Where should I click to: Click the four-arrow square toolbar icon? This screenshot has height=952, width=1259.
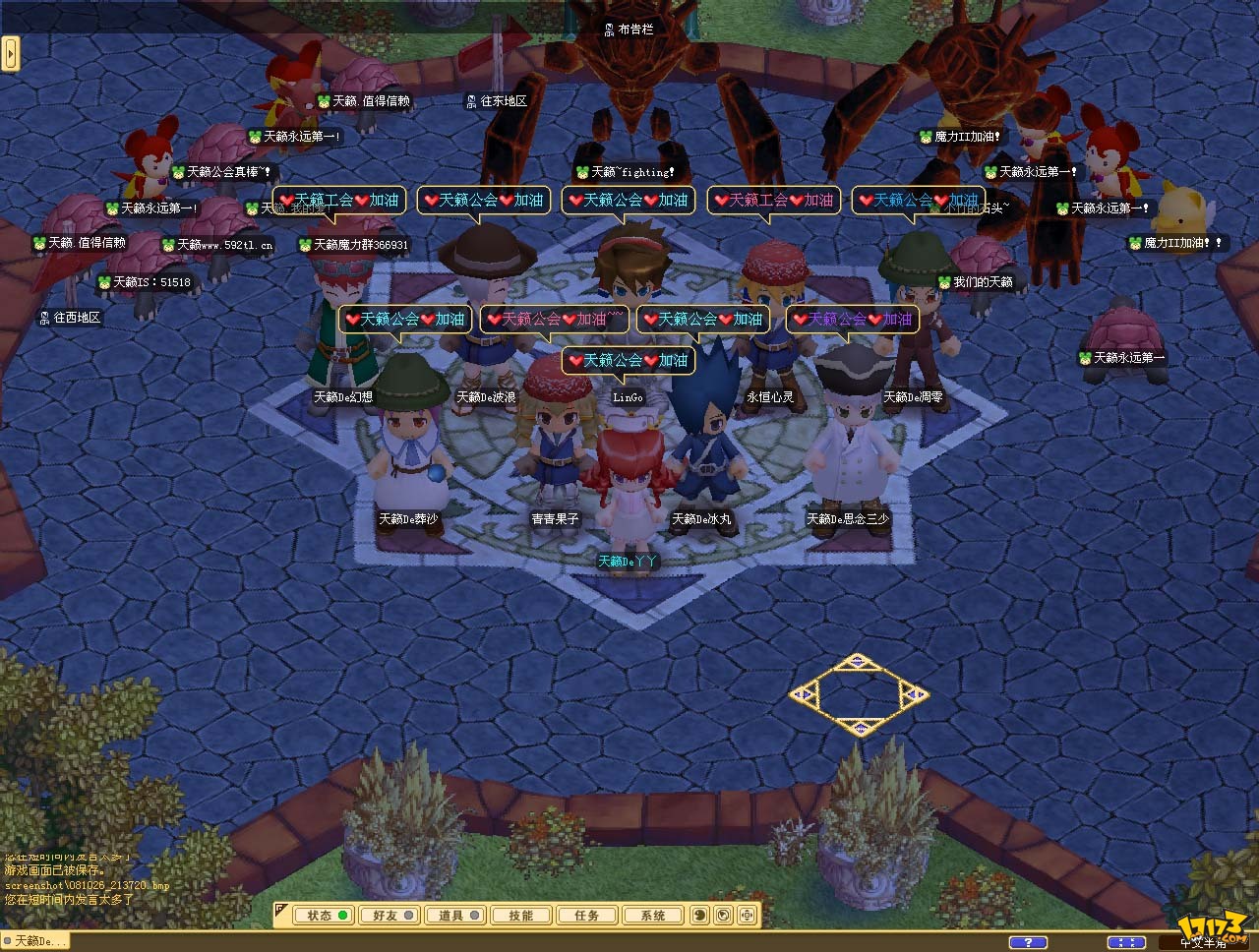[748, 916]
